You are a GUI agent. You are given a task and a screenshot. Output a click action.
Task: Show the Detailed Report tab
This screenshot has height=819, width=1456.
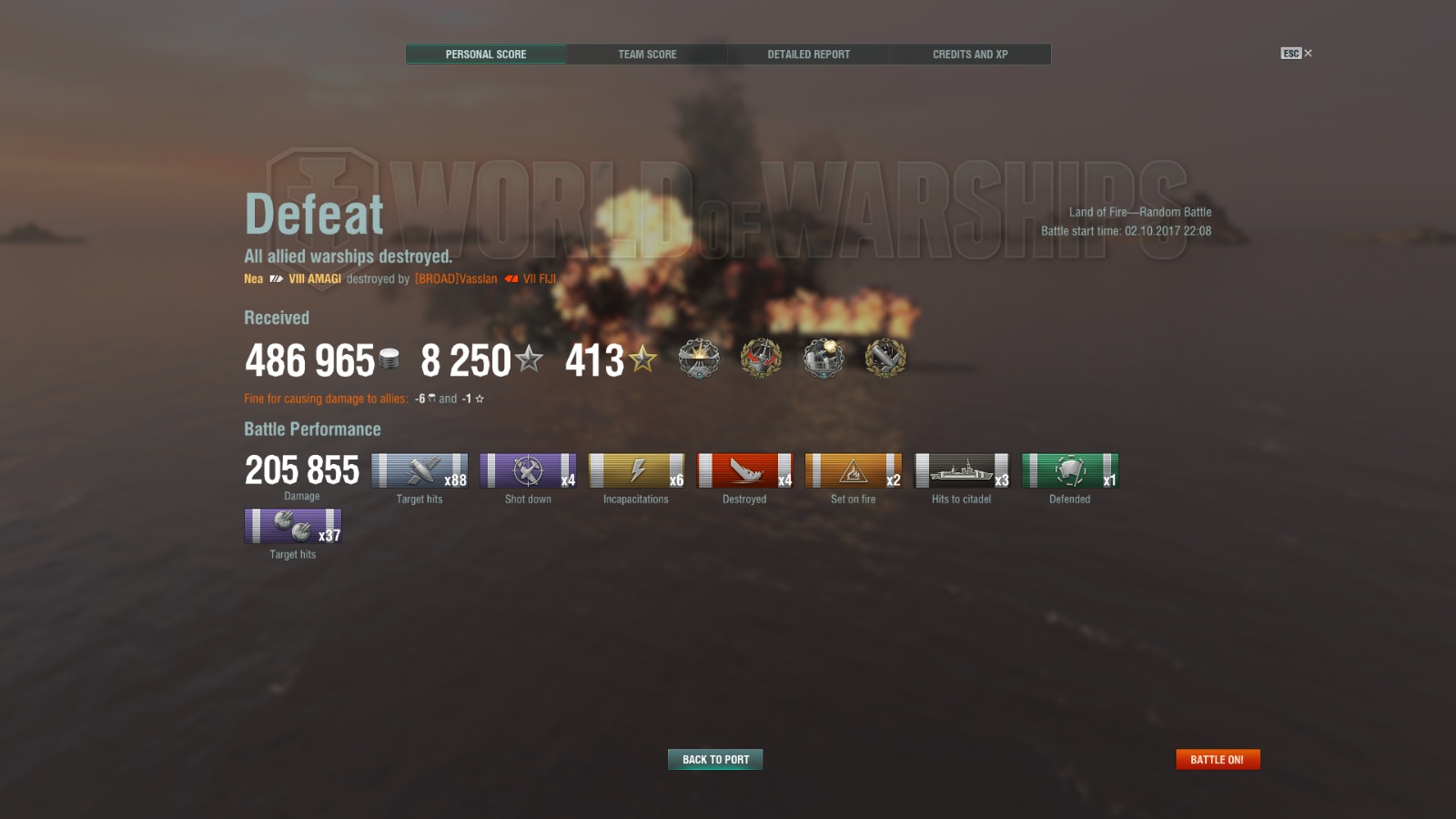808,55
